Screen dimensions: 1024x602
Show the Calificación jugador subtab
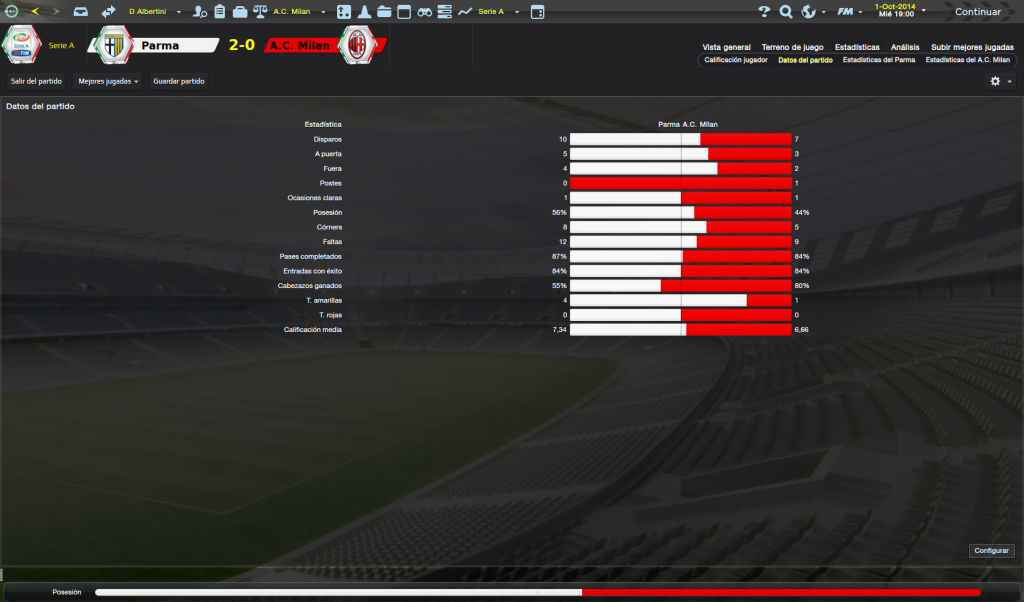pyautogui.click(x=736, y=60)
